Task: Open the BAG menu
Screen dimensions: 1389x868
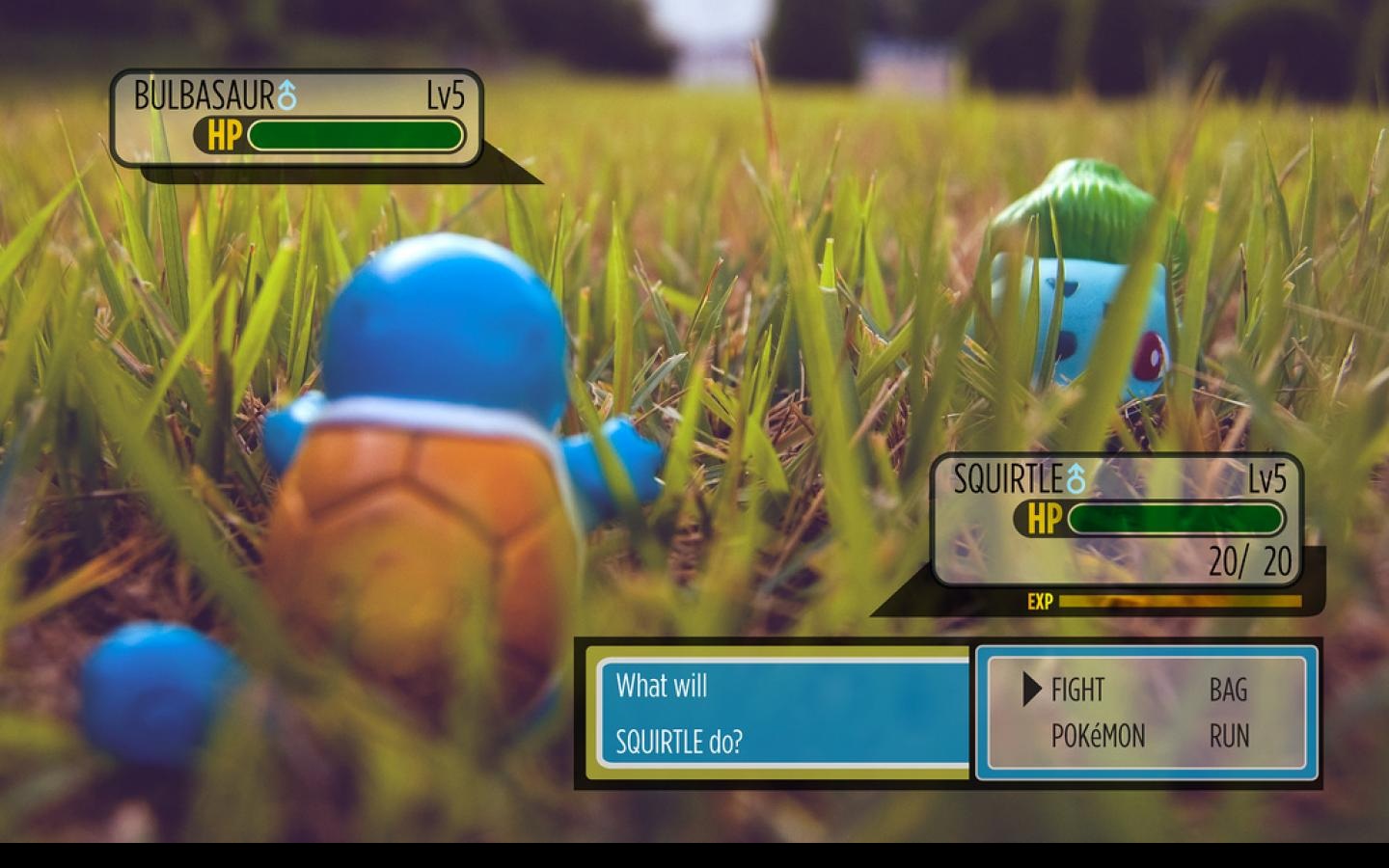Action: coord(1228,691)
